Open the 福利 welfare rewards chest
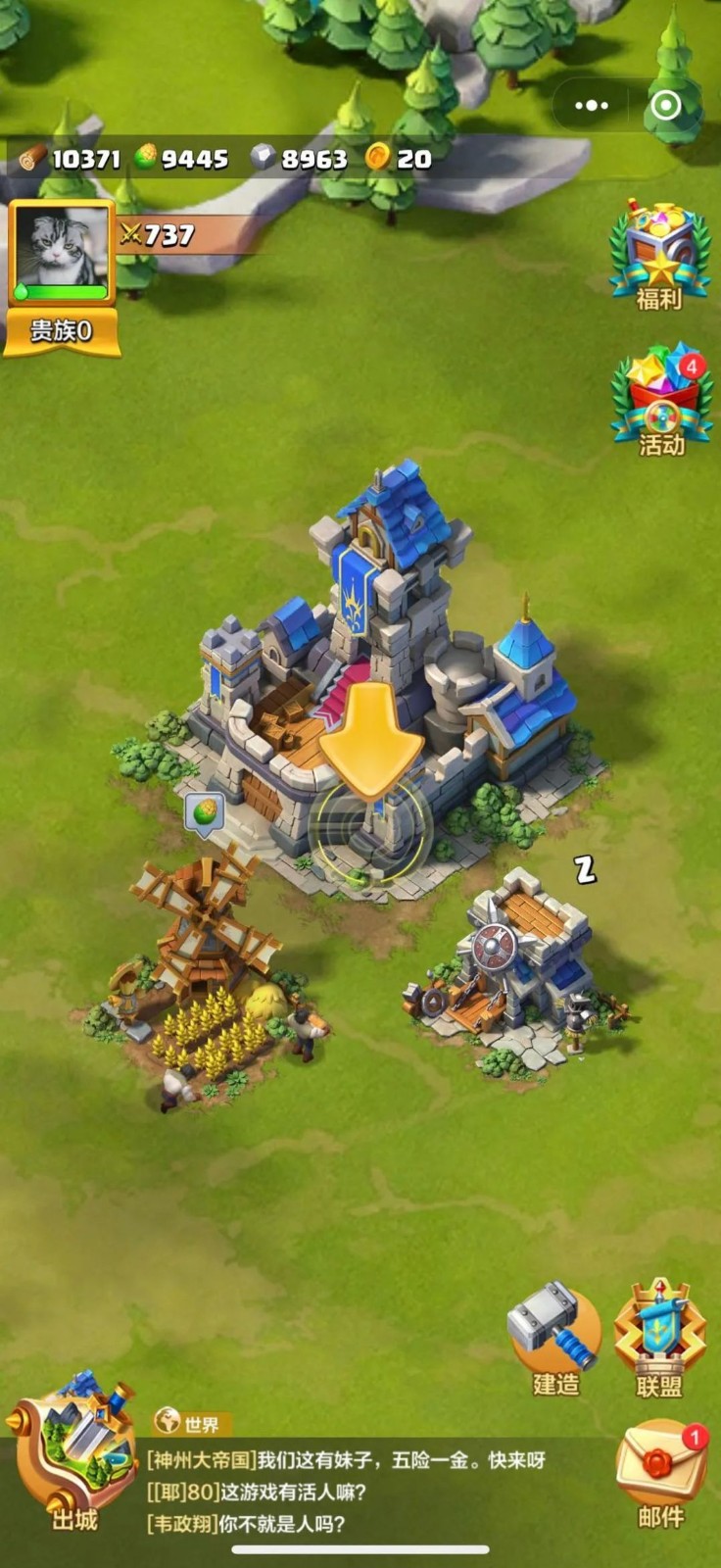 point(659,253)
